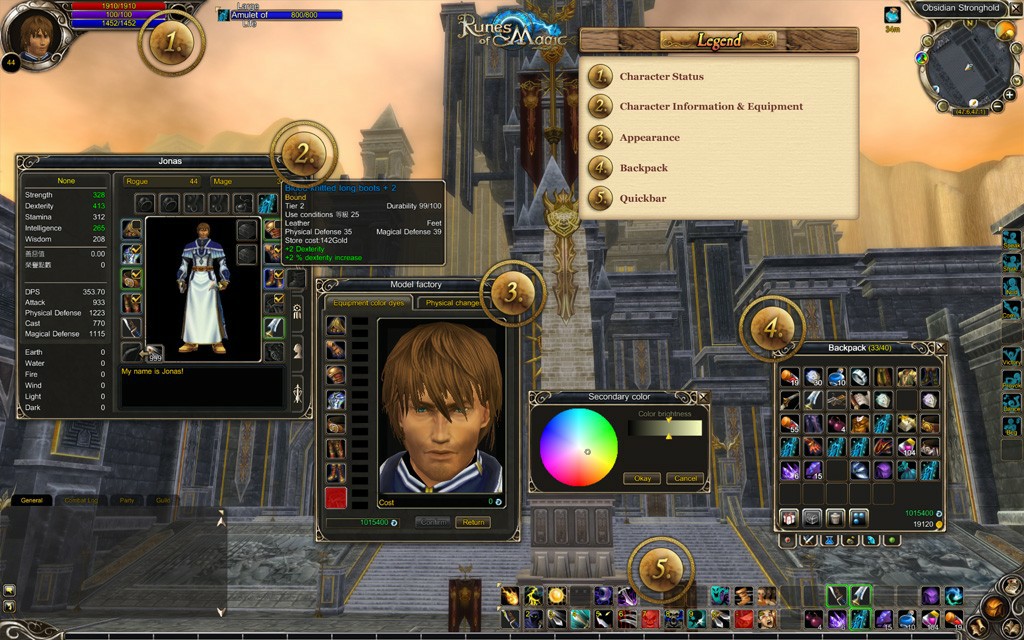The width and height of the screenshot is (1024, 640).
Task: Adjust the Color brightness slider
Action: pos(667,428)
